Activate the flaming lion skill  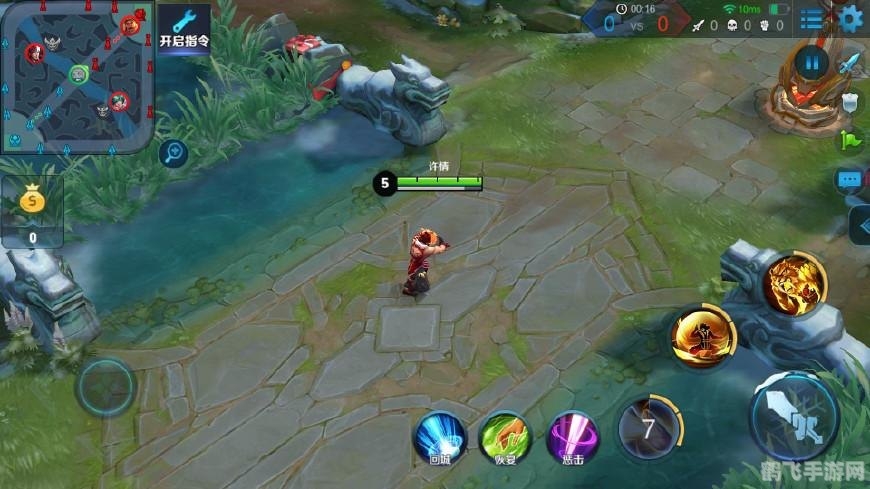coord(795,284)
